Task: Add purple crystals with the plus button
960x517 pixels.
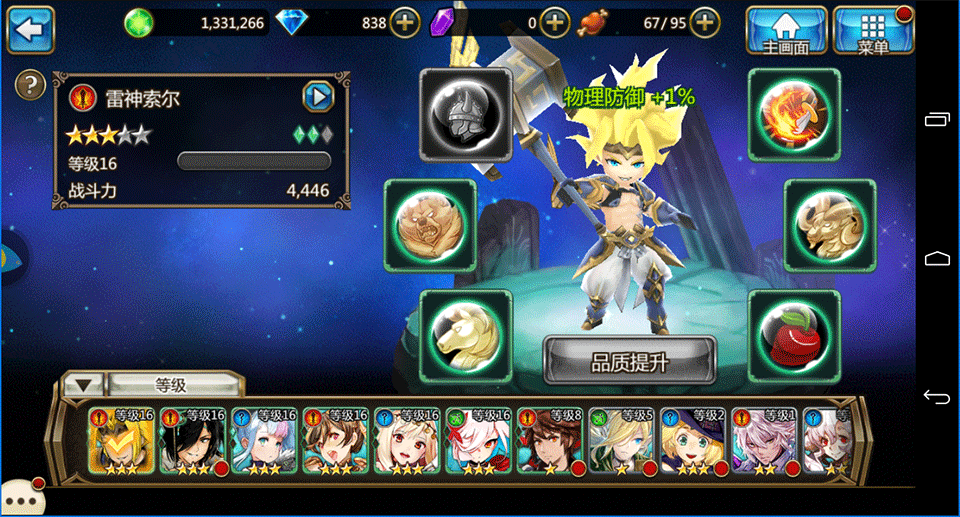Action: (555, 22)
